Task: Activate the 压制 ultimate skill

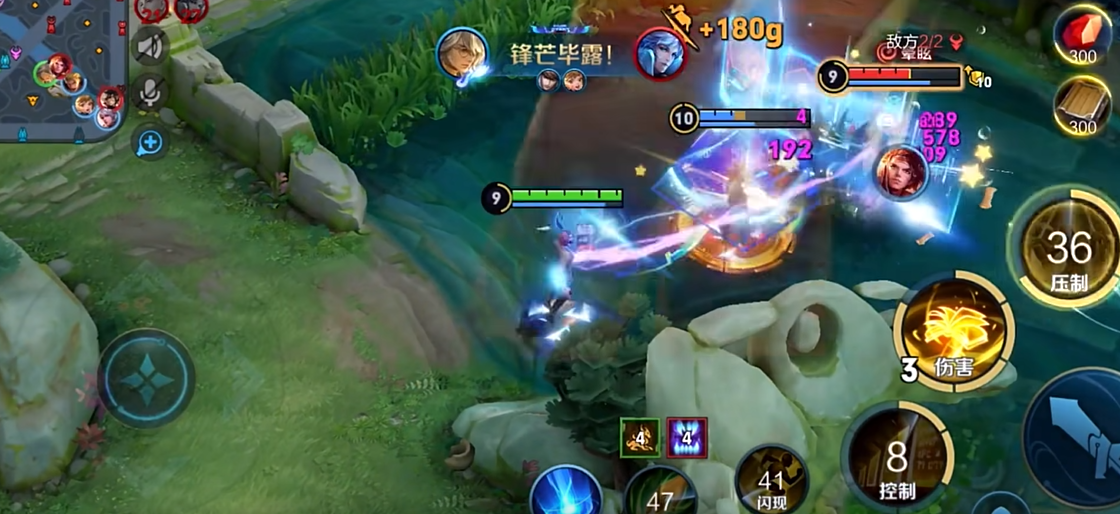Action: click(1067, 249)
